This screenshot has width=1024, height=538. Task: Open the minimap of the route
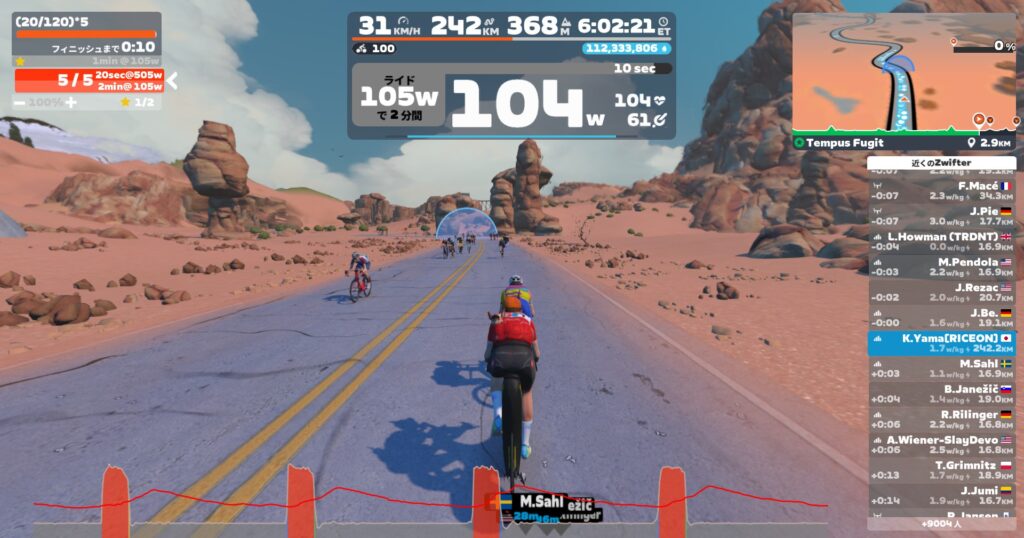click(903, 74)
